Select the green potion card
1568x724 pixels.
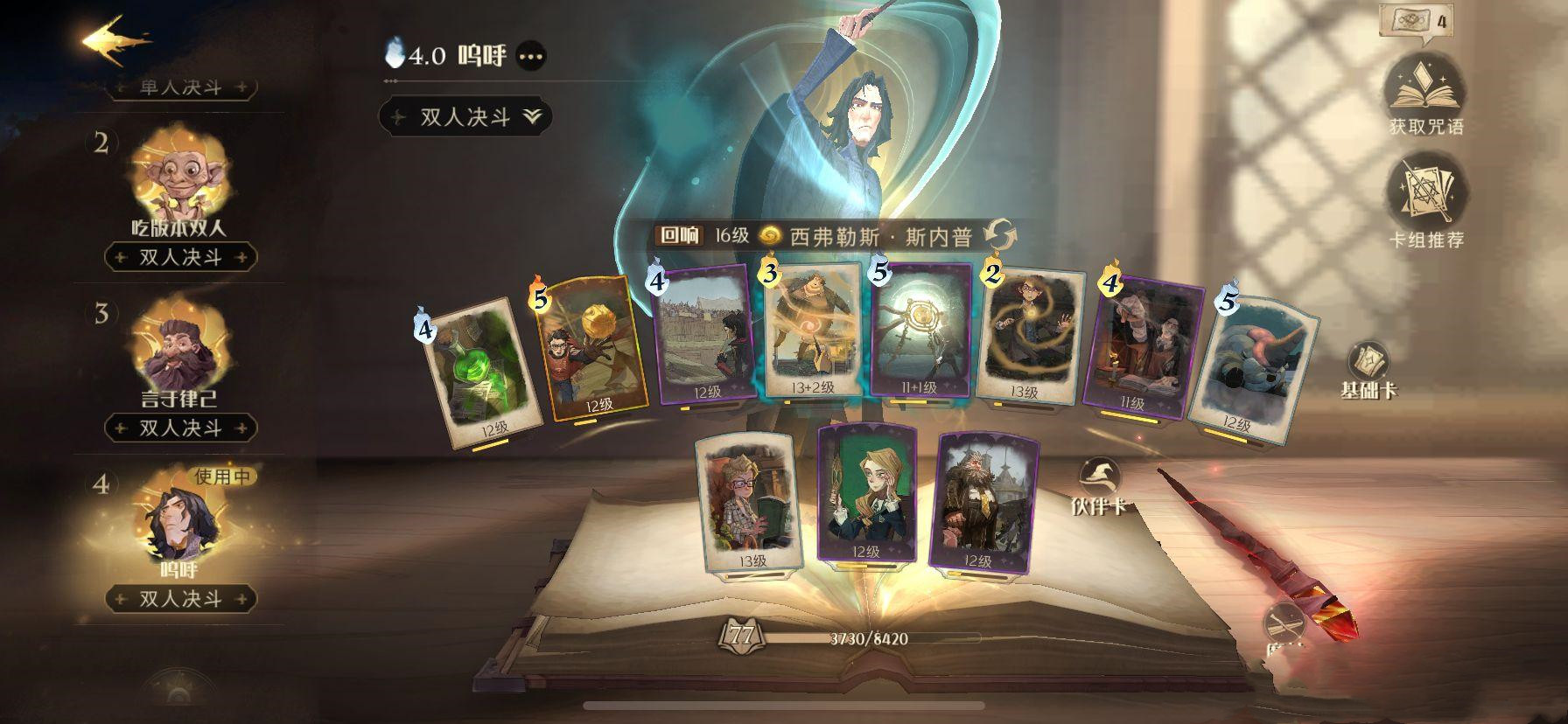coord(479,372)
